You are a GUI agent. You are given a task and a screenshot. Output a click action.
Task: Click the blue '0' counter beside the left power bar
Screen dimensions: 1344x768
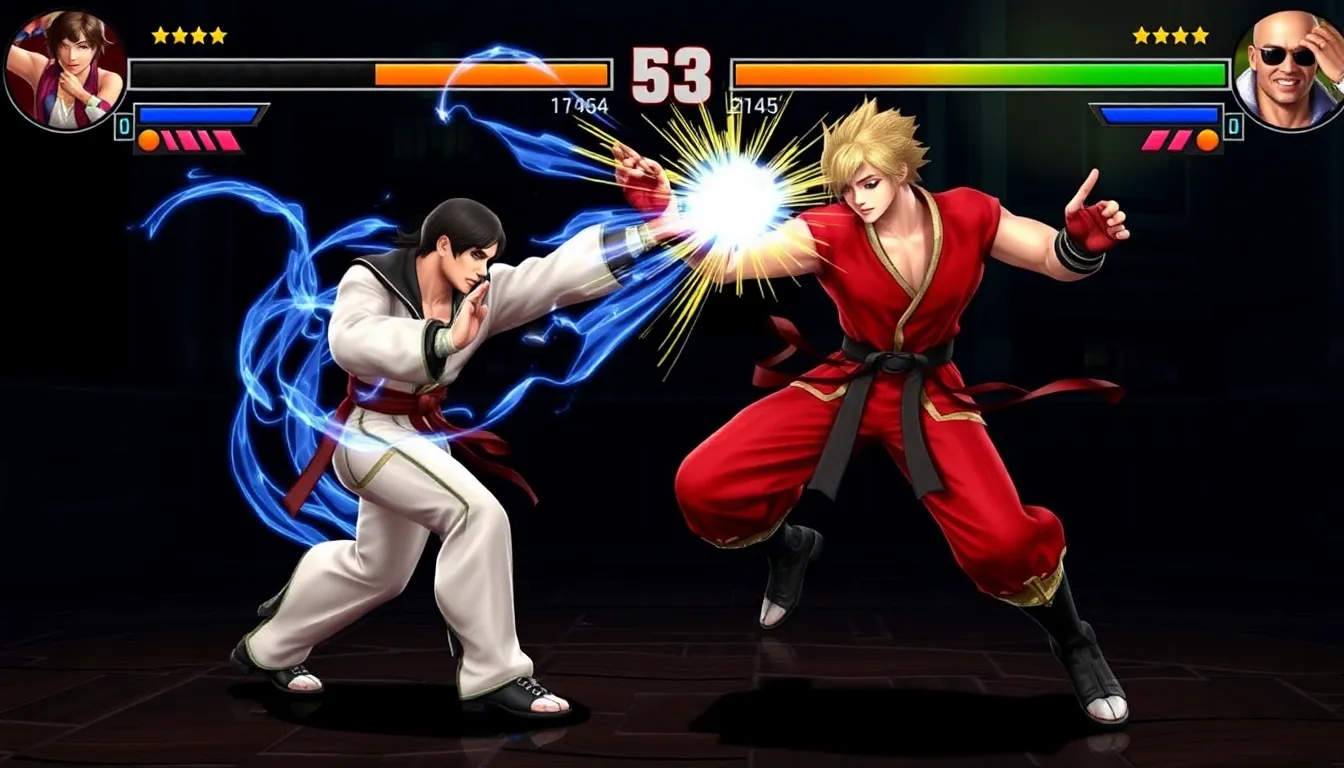tap(123, 124)
